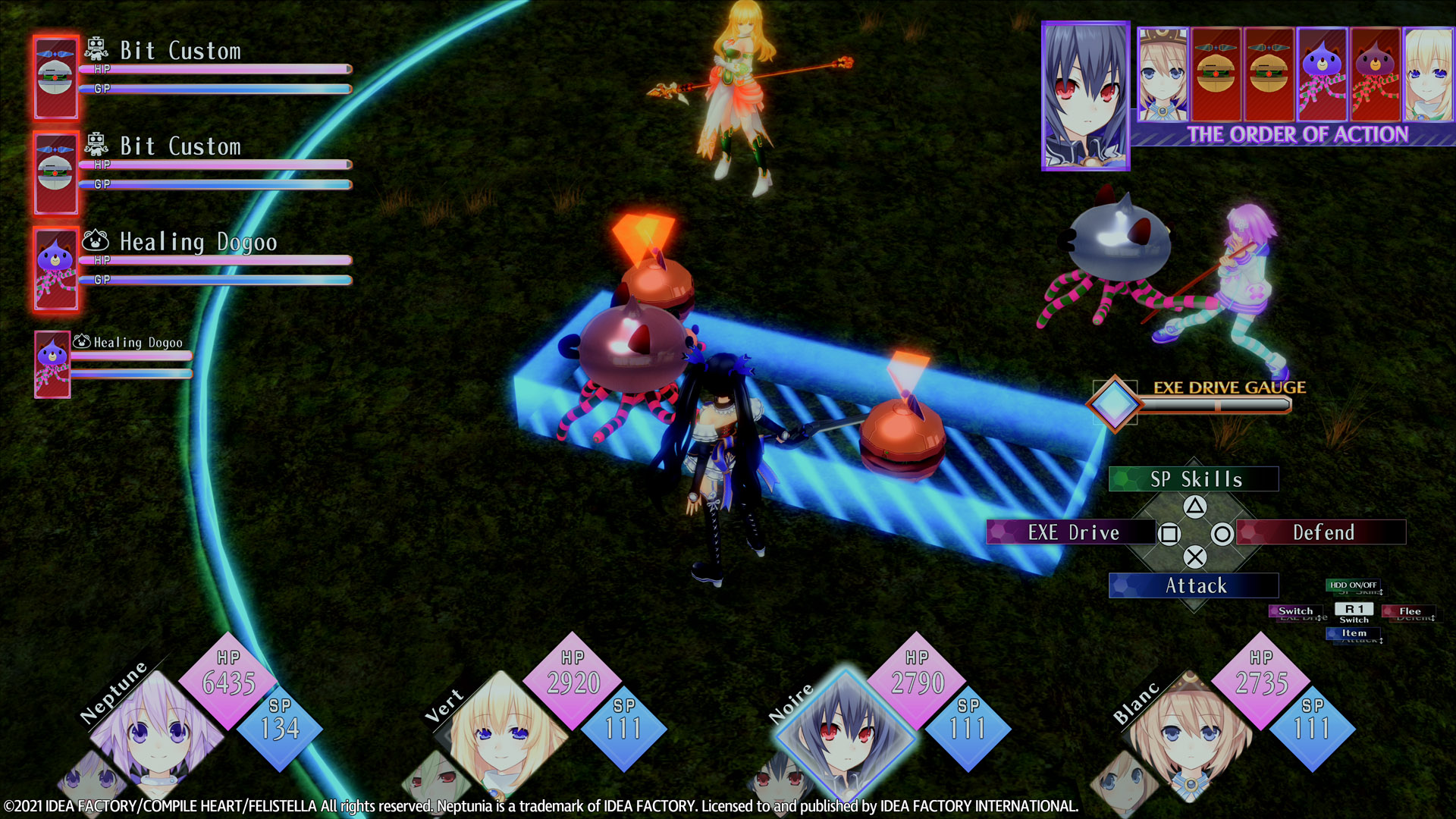Click the Flee option

point(1409,611)
